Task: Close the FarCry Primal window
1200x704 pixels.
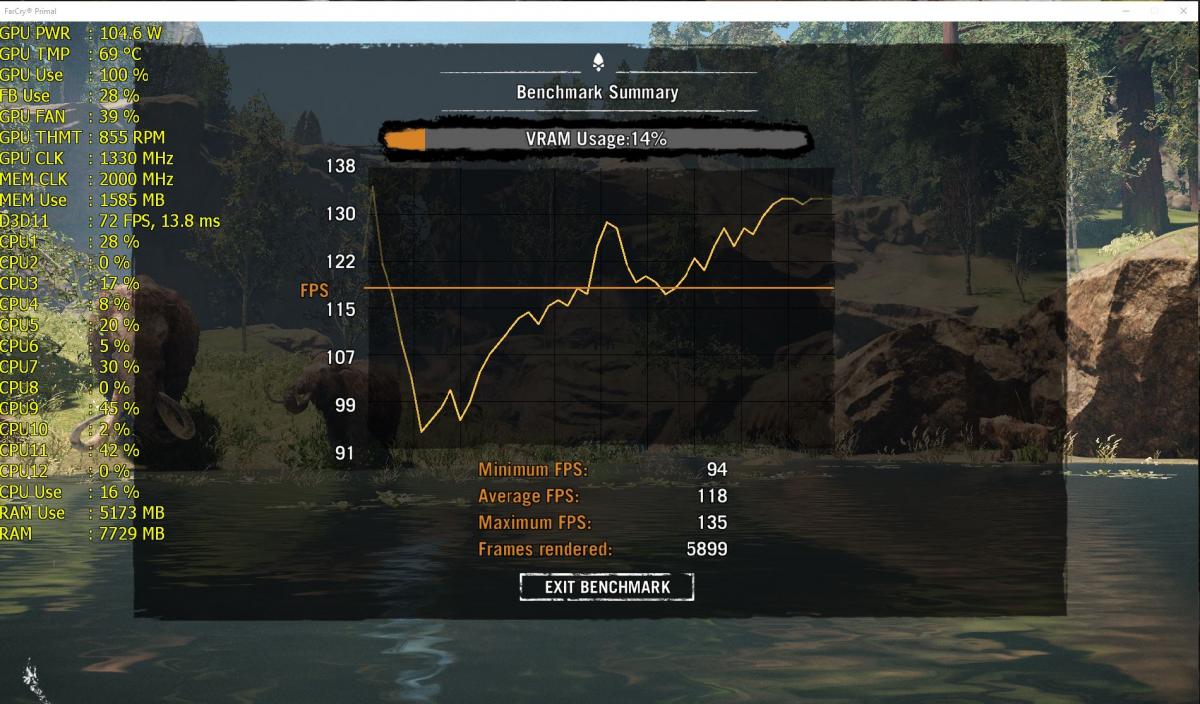Action: point(1181,10)
